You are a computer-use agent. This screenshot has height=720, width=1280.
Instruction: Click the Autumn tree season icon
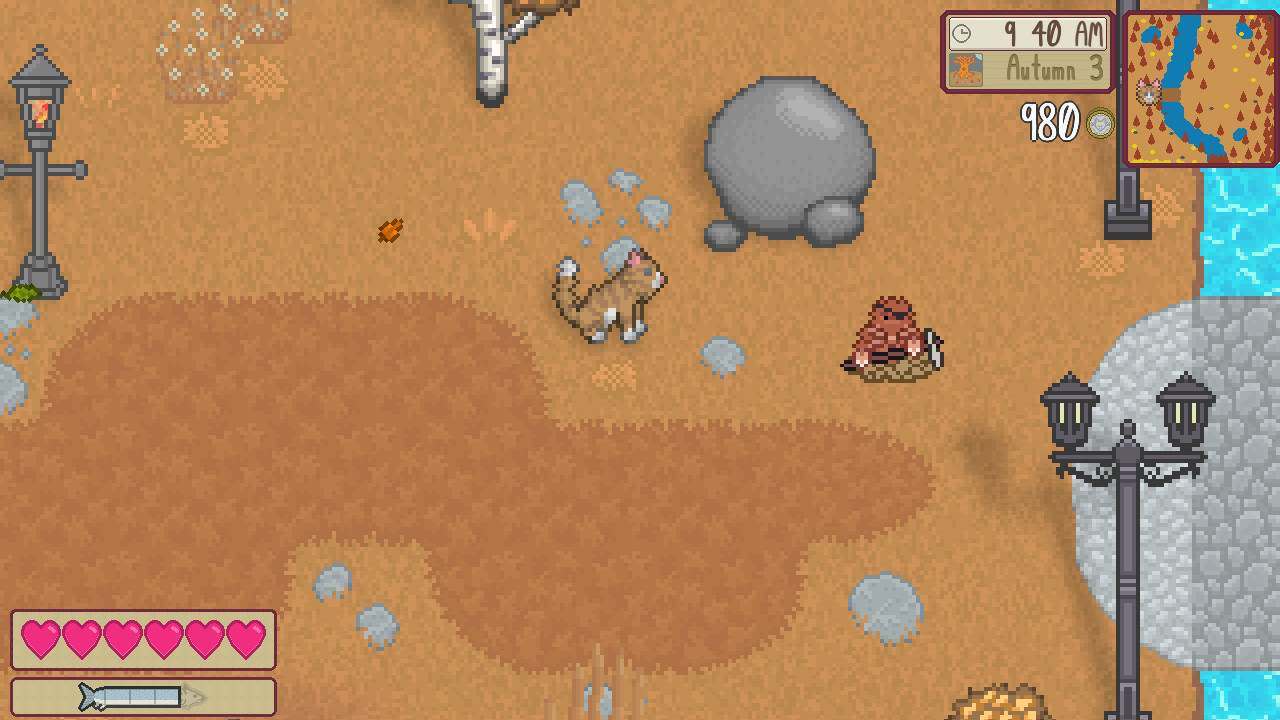pos(963,70)
